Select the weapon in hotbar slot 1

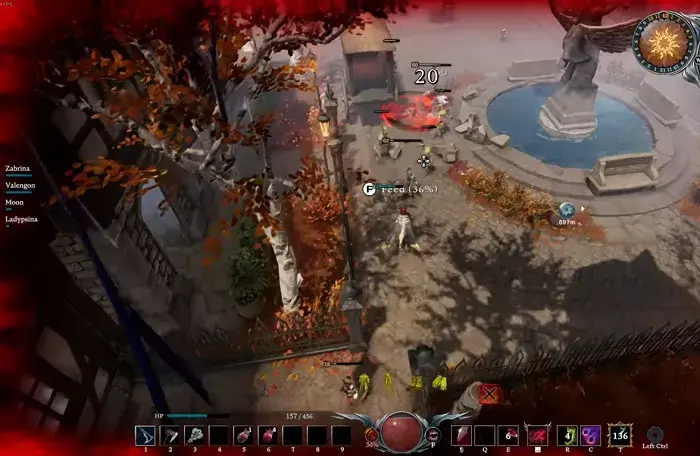point(146,435)
